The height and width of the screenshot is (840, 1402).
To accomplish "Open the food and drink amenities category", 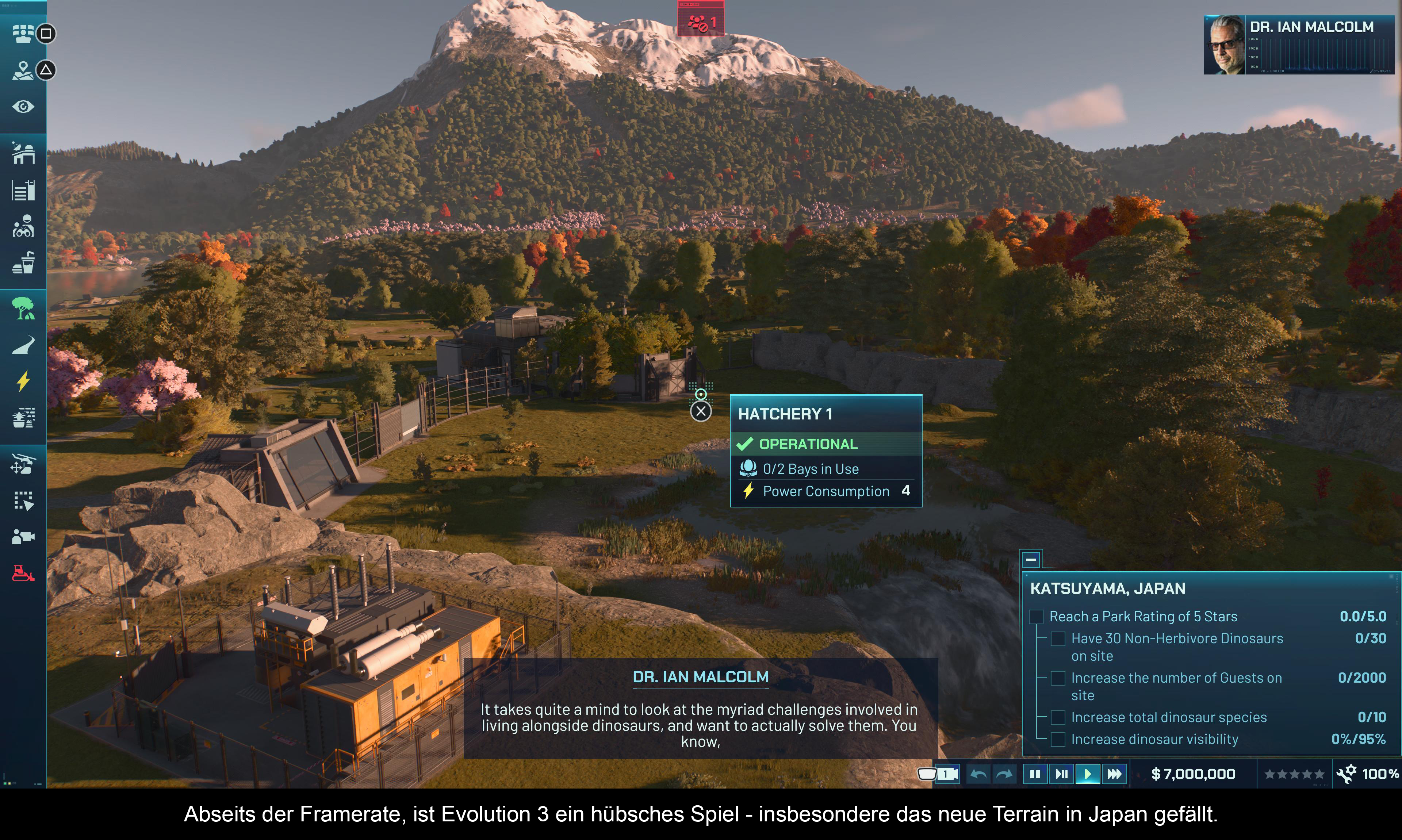I will point(23,262).
